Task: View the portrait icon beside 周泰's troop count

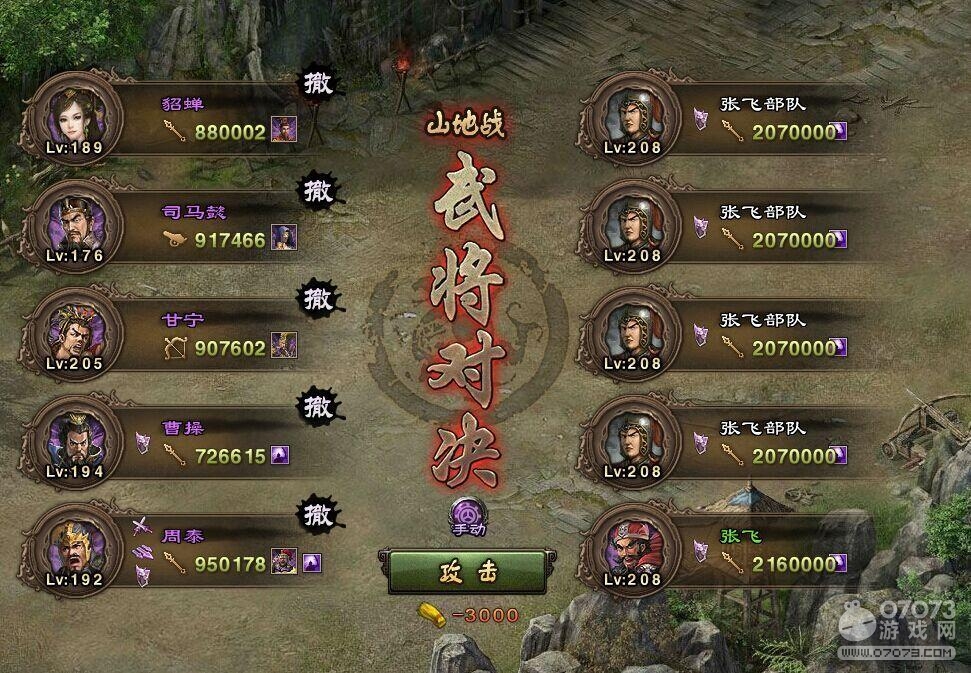Action: coord(284,563)
